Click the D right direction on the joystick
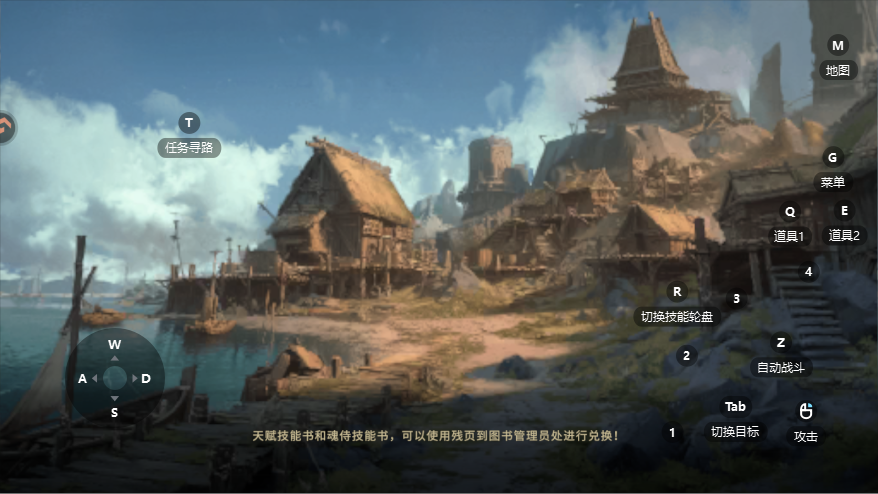The height and width of the screenshot is (494, 878). pos(146,378)
